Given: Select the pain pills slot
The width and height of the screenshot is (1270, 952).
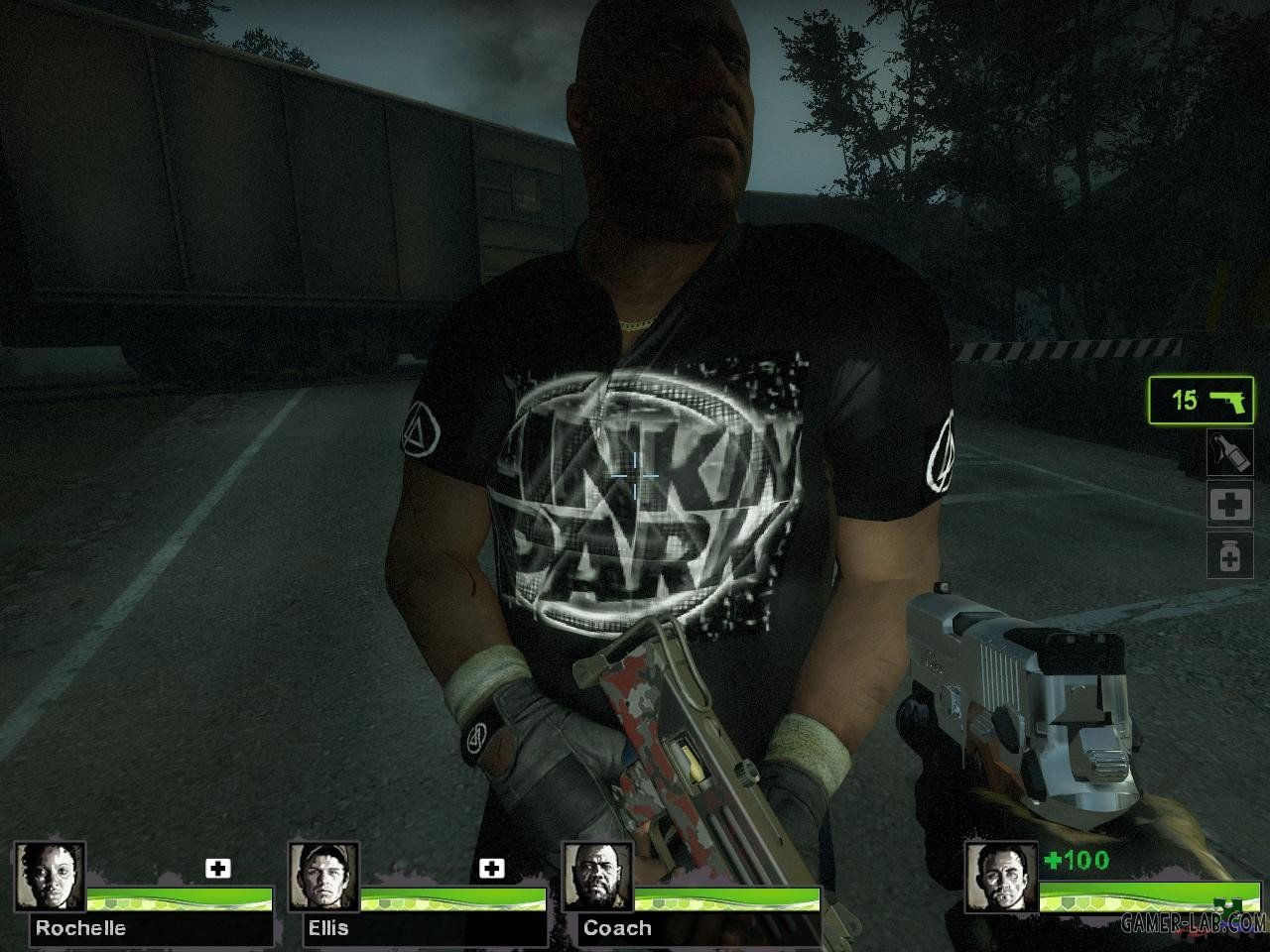Looking at the screenshot, I should (1229, 555).
